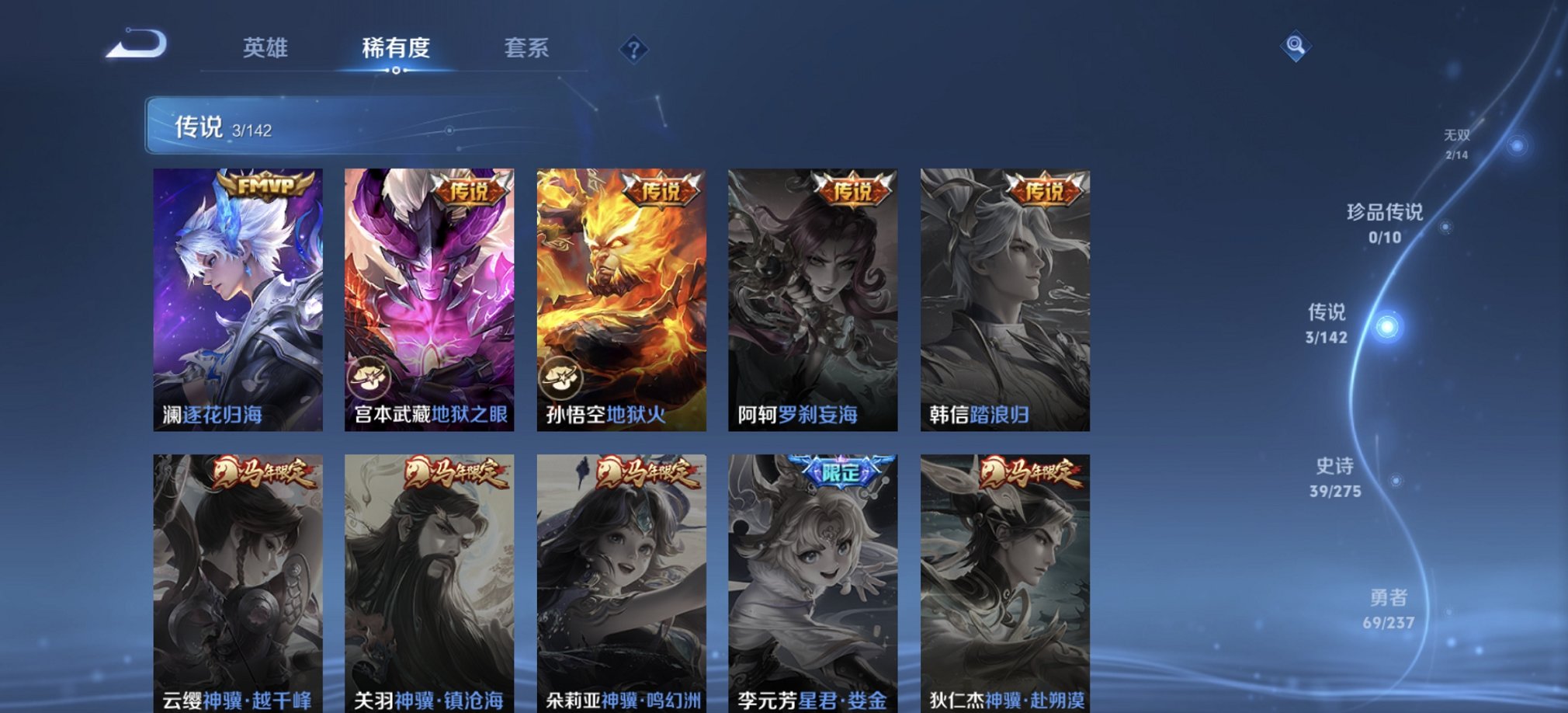Click the 传说 banner on 阿轲's card

[x=852, y=190]
